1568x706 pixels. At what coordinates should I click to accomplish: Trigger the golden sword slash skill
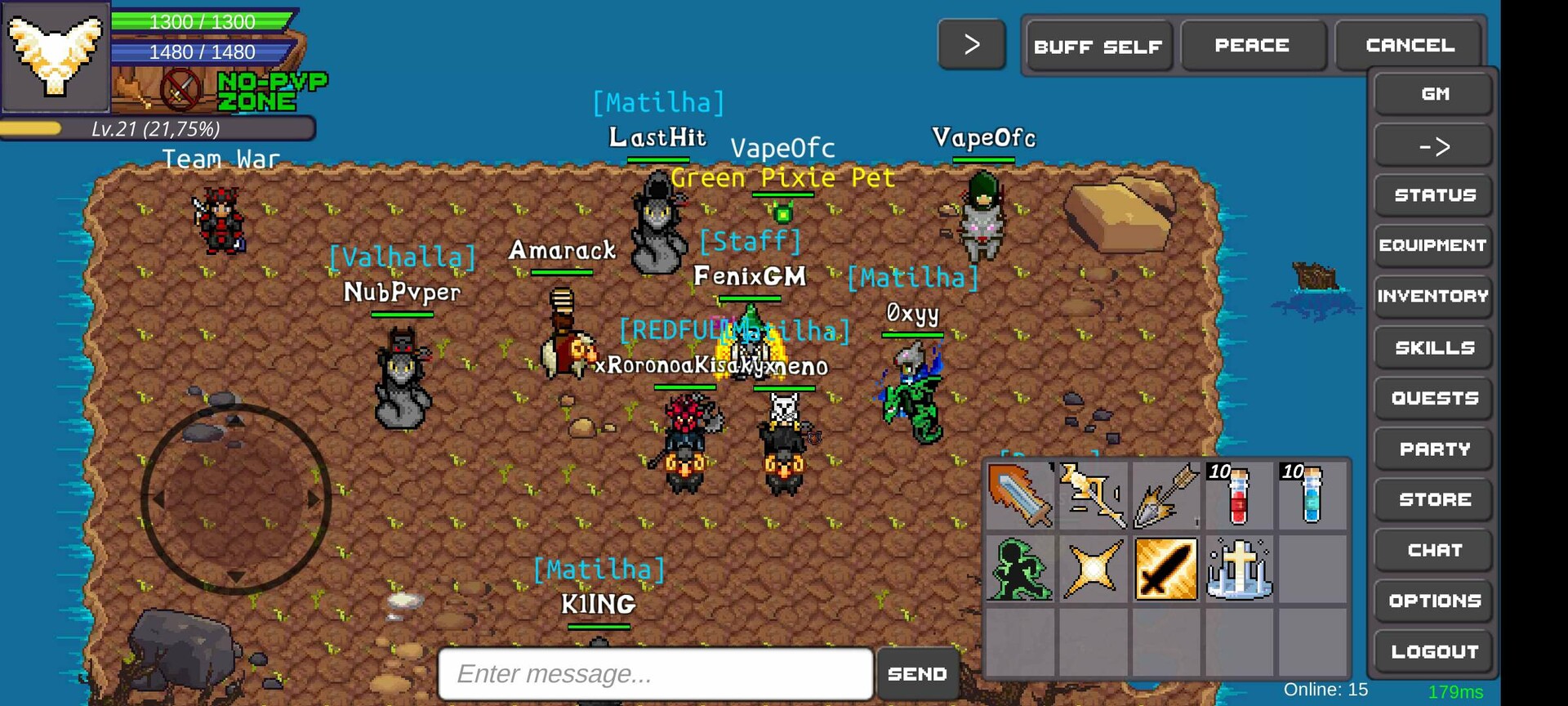point(1165,569)
